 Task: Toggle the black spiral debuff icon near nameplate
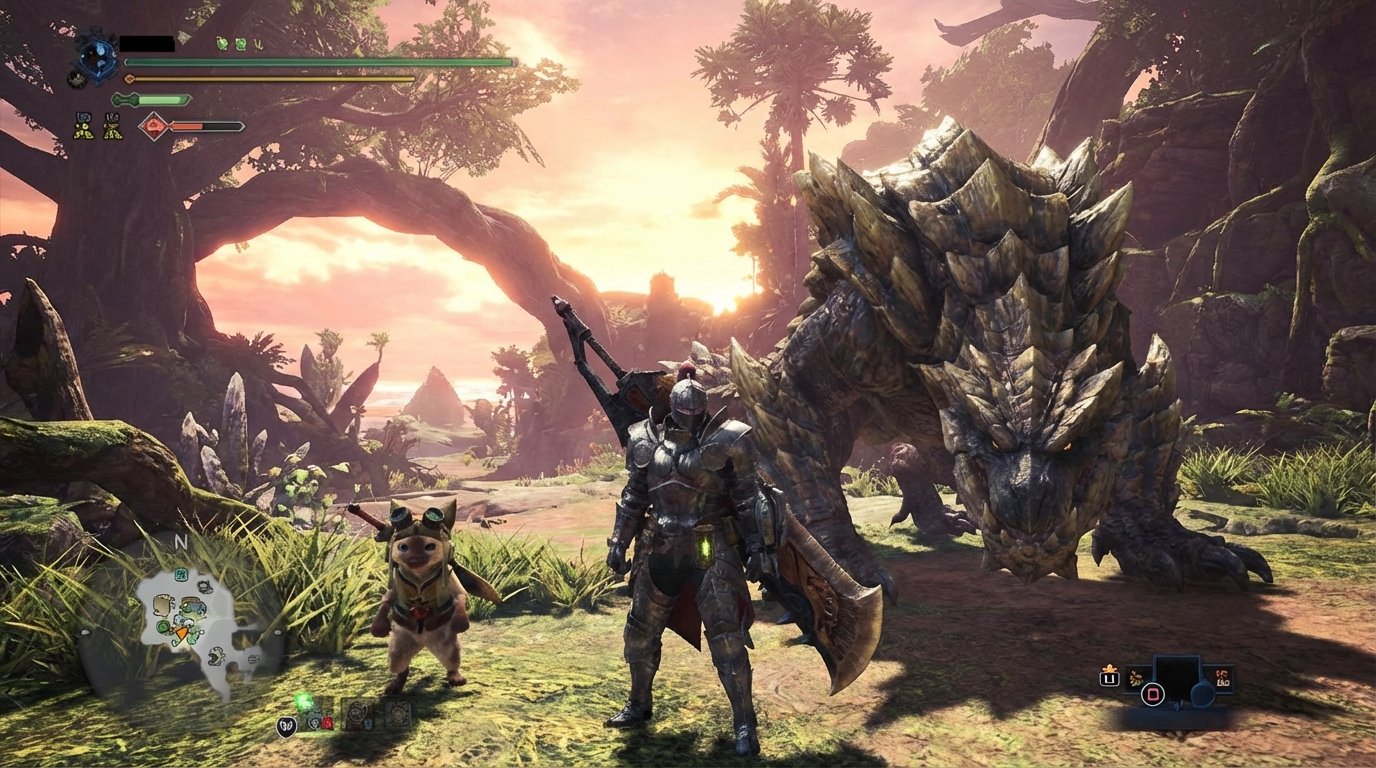click(x=74, y=79)
